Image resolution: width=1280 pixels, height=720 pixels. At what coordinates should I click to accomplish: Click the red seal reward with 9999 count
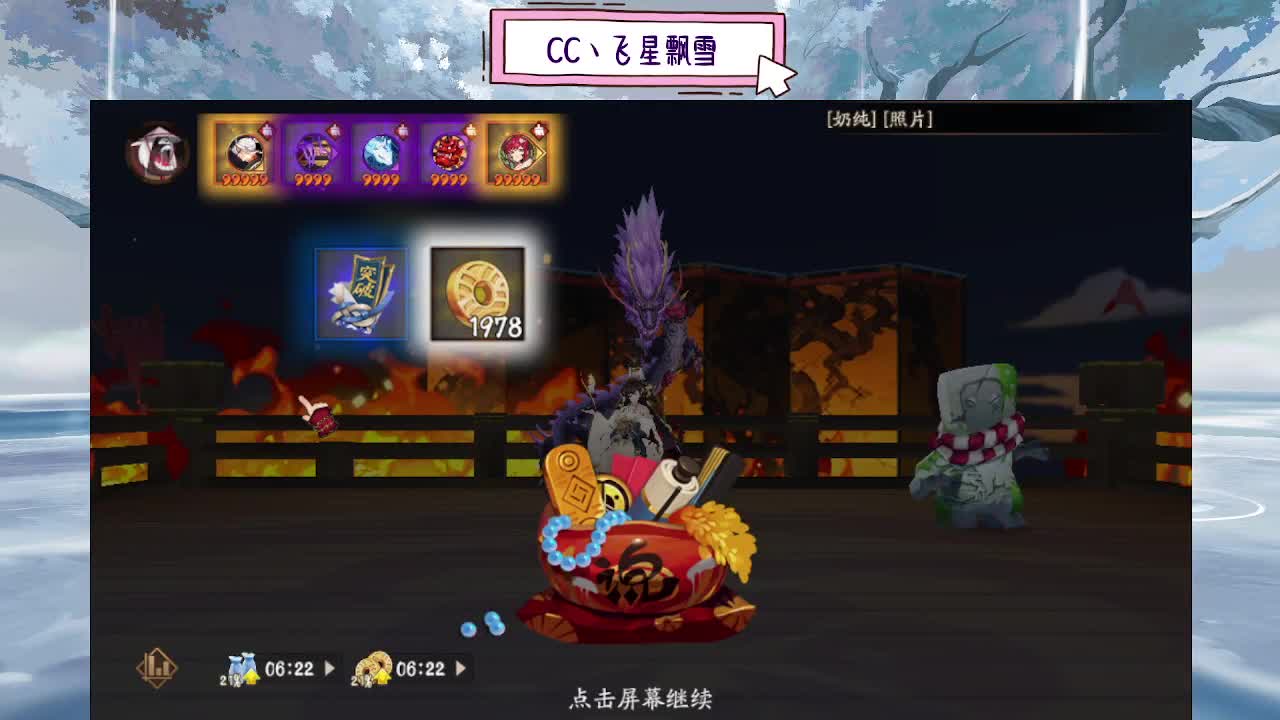point(447,154)
